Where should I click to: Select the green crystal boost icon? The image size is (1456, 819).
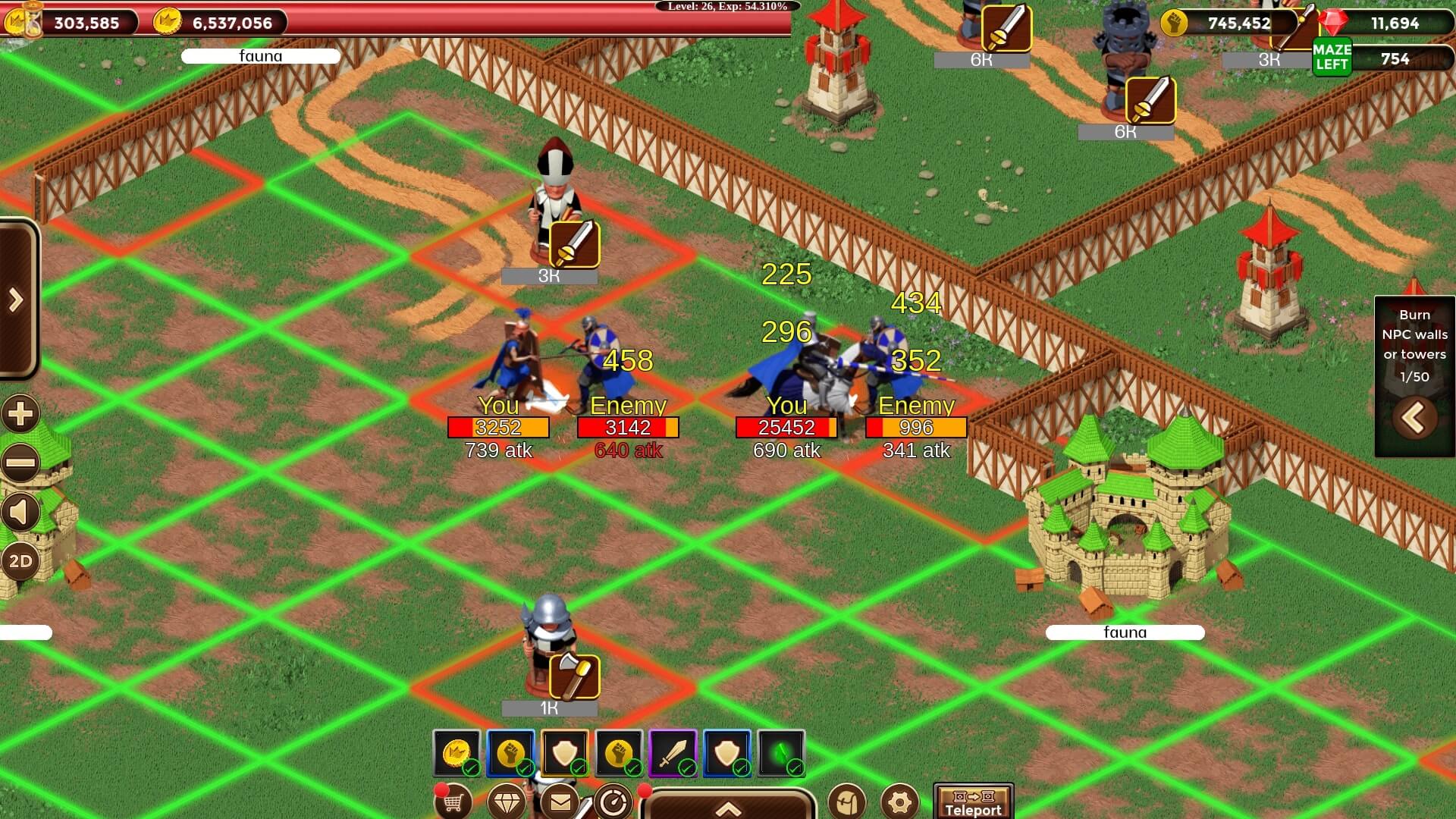(x=781, y=753)
